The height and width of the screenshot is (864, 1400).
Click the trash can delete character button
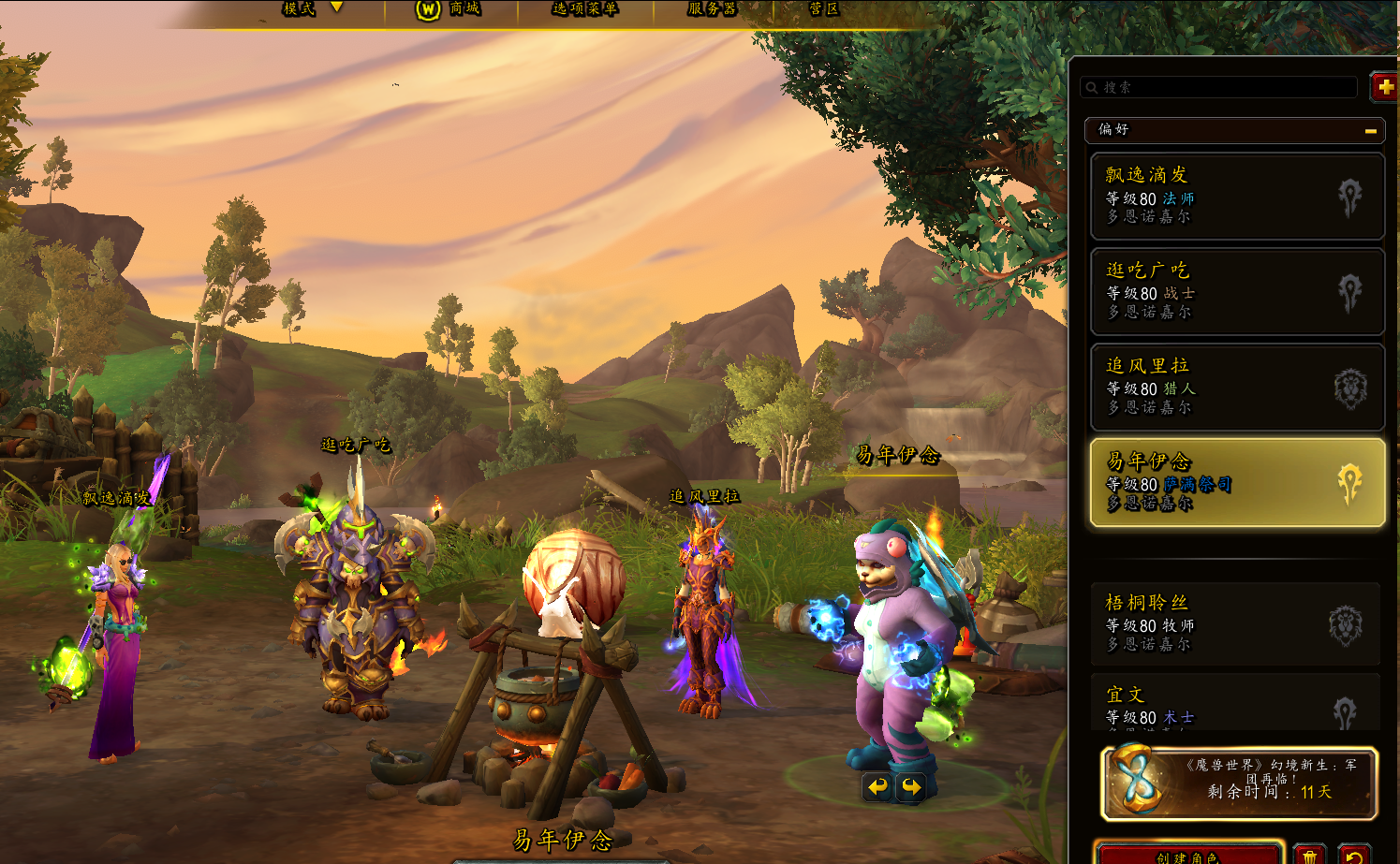click(x=1309, y=855)
